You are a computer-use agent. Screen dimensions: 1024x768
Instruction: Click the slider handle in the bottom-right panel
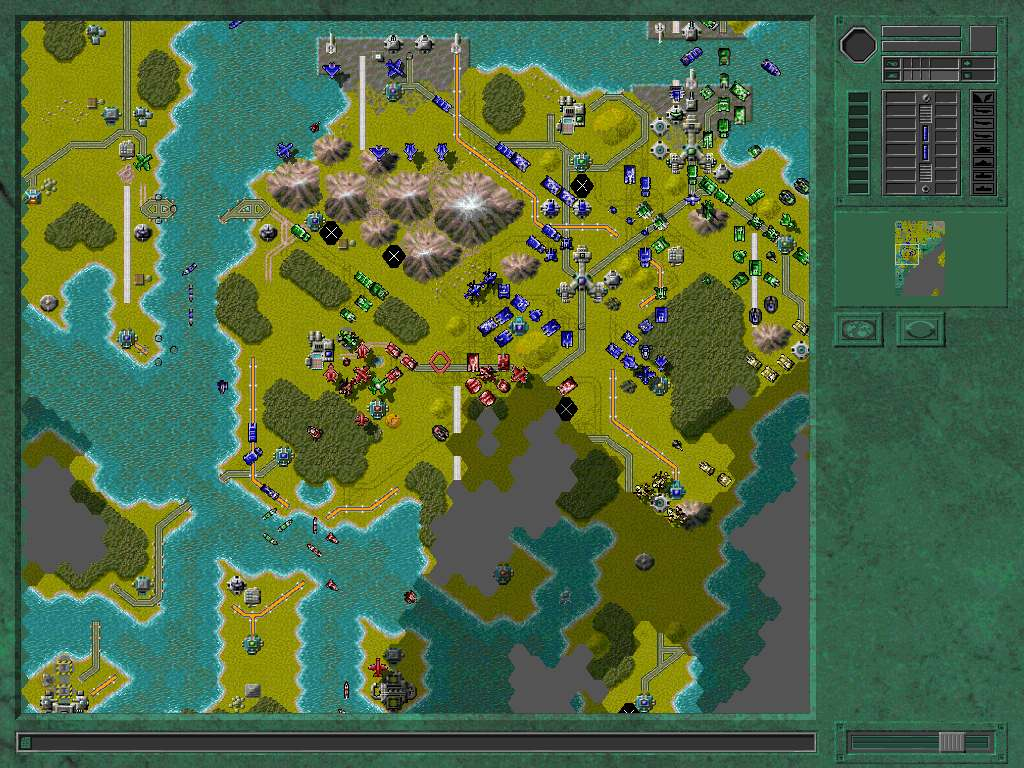coord(951,742)
